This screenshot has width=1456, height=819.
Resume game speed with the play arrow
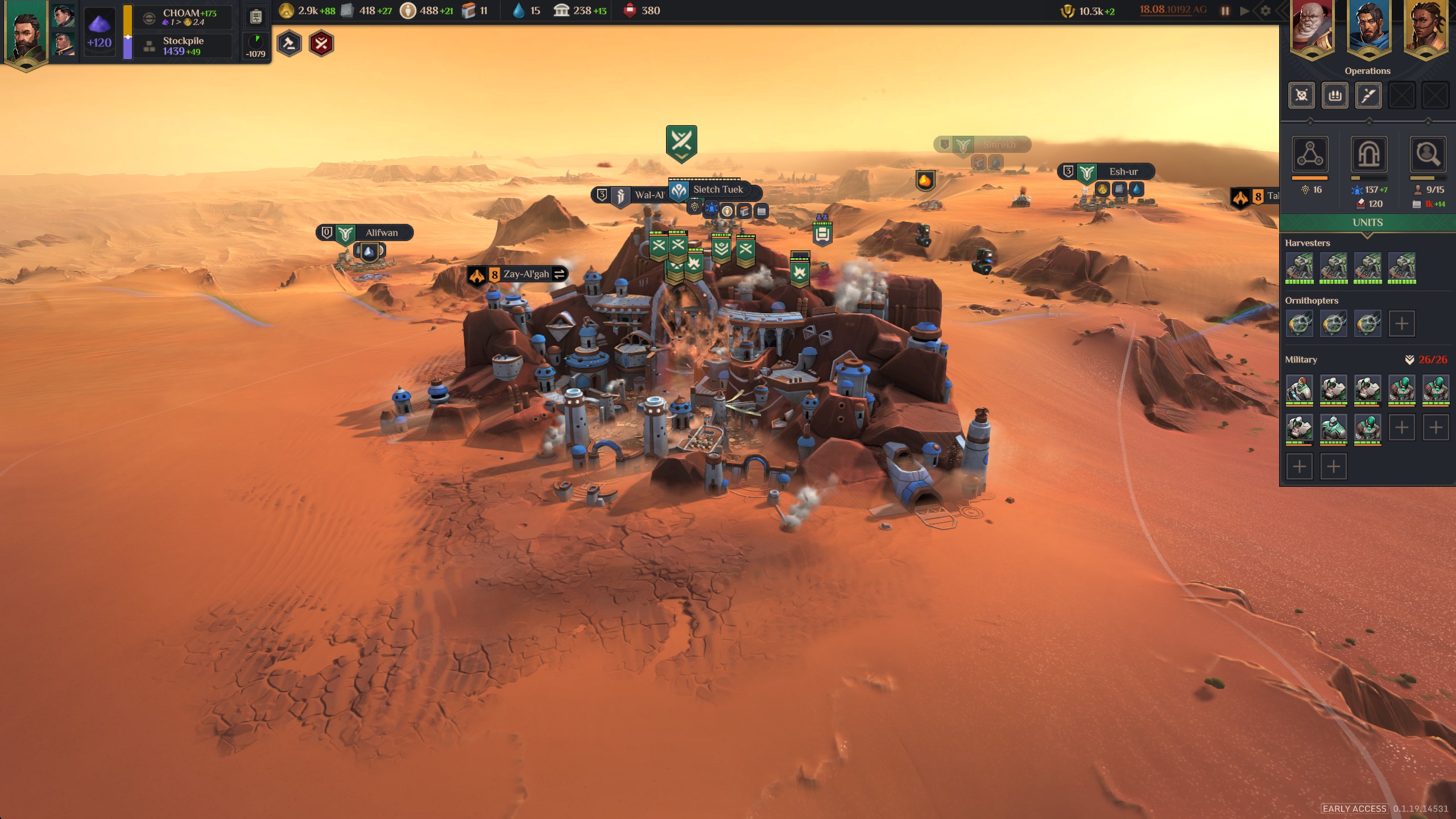coord(1245,11)
